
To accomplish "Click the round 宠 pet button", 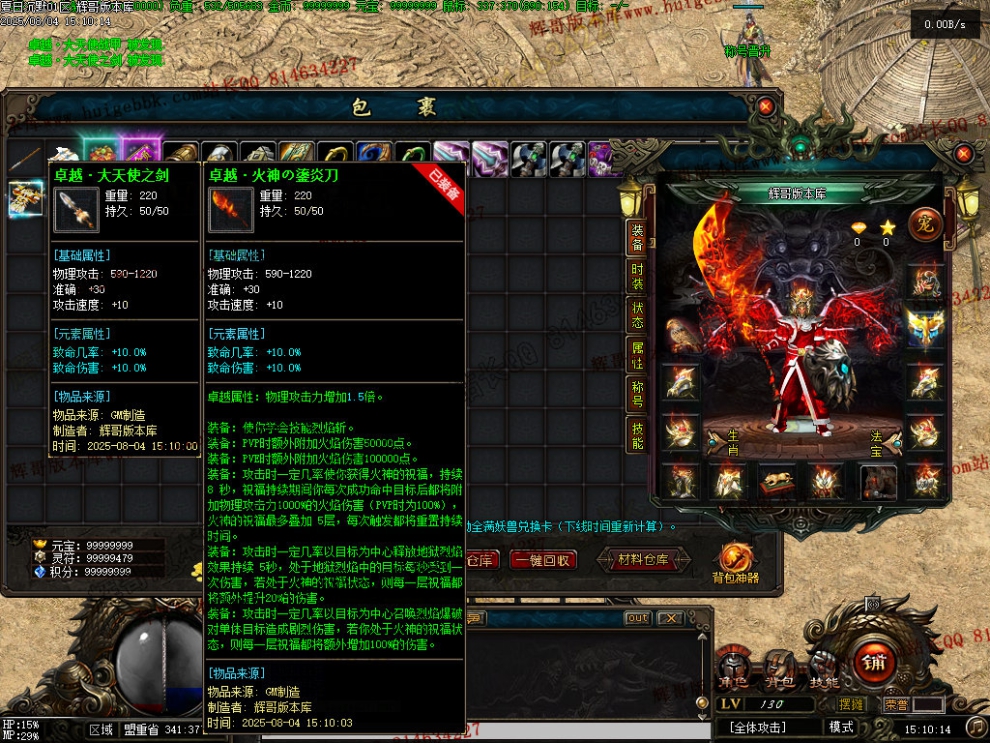I will click(925, 224).
